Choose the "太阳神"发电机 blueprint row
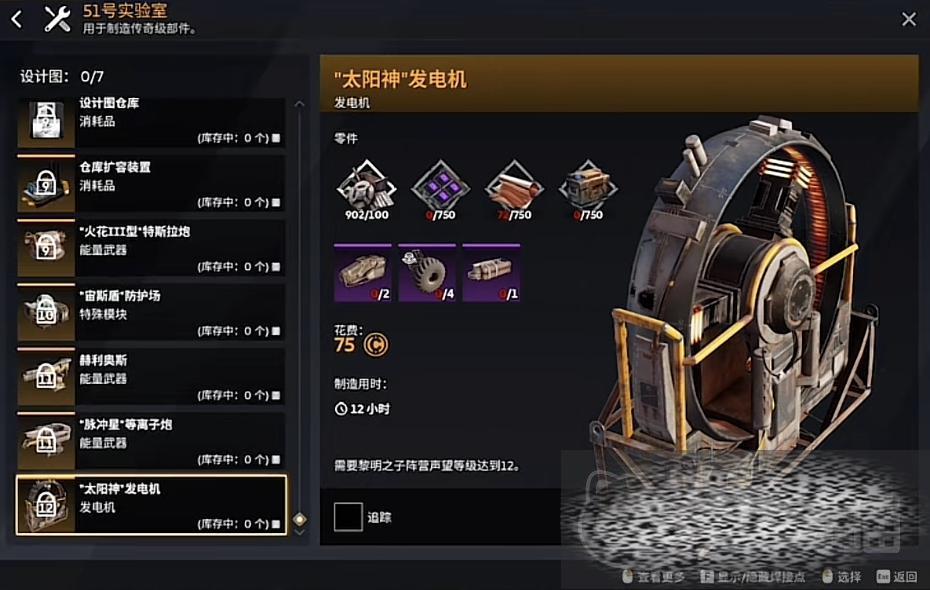The width and height of the screenshot is (930, 590). 151,505
